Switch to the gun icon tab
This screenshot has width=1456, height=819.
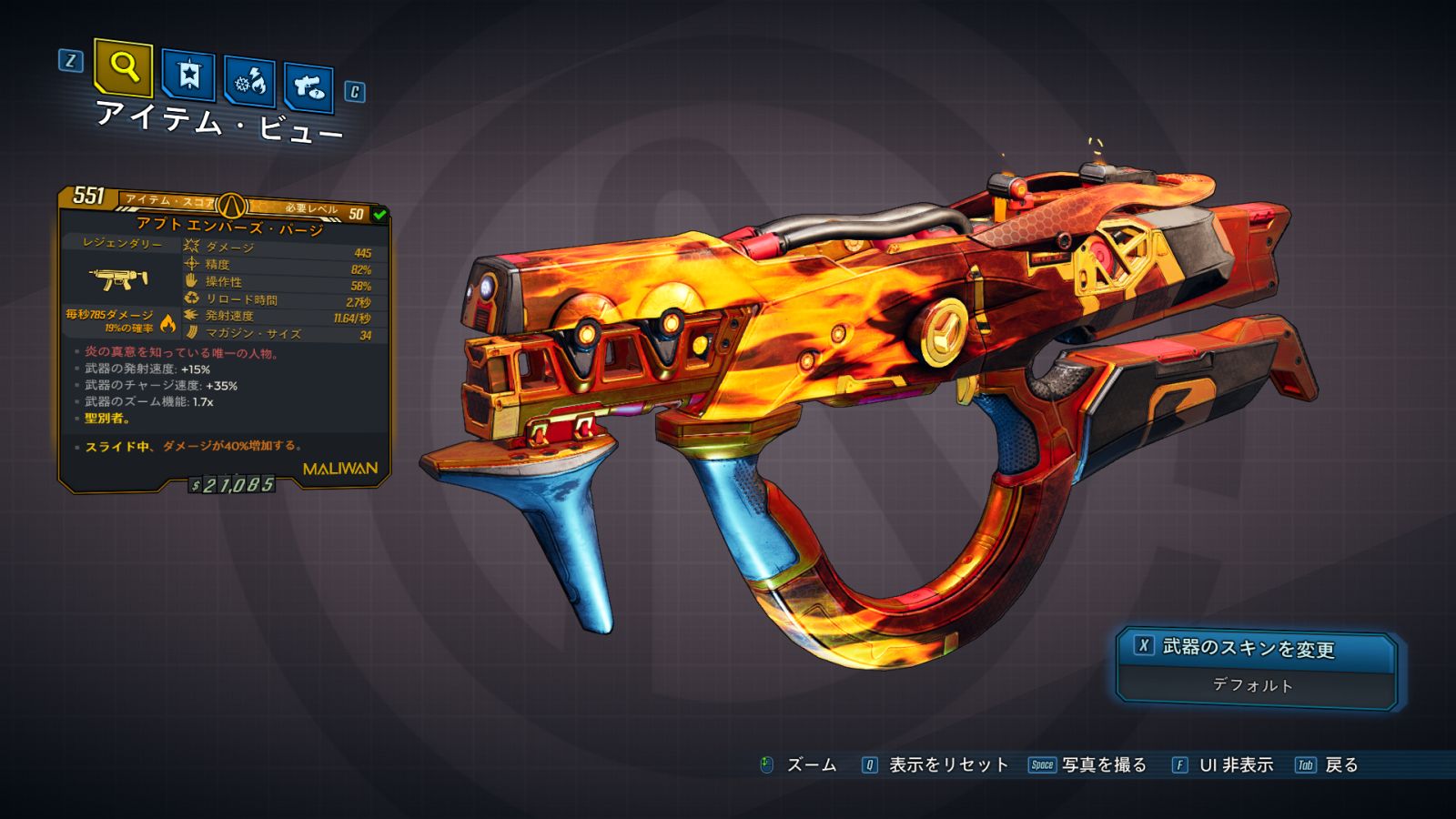click(x=308, y=87)
